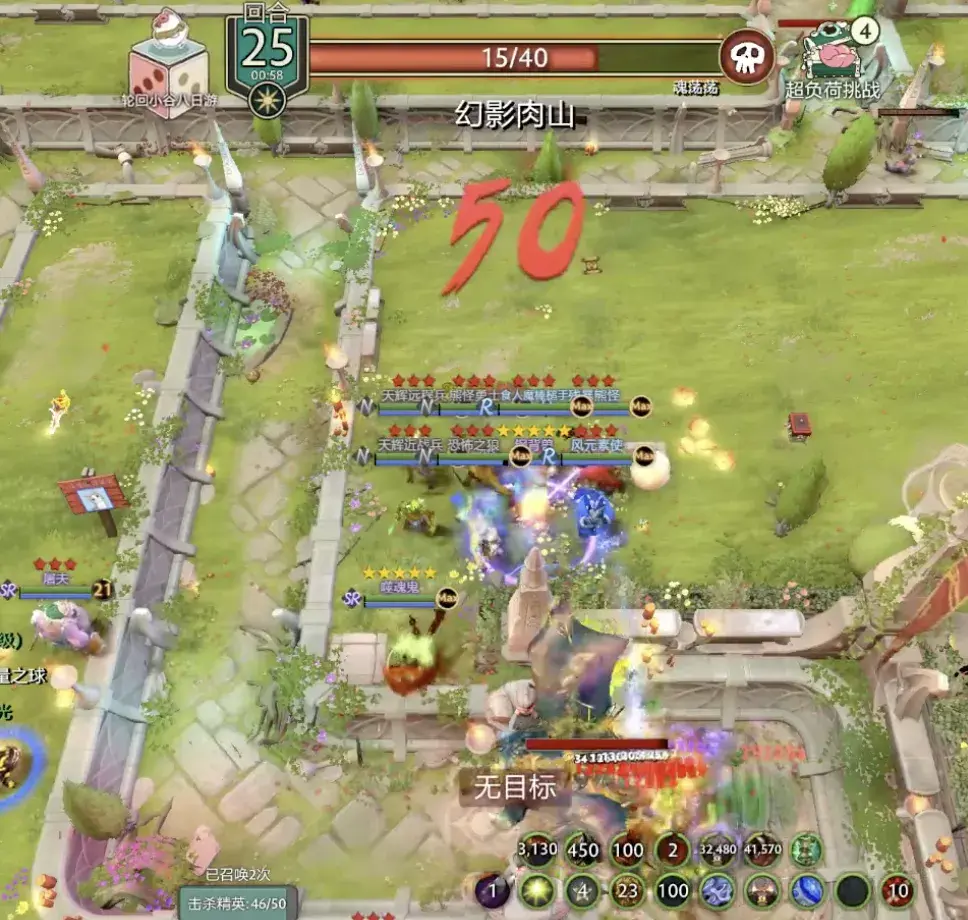Select the buff icon showing 3,130

tap(537, 851)
